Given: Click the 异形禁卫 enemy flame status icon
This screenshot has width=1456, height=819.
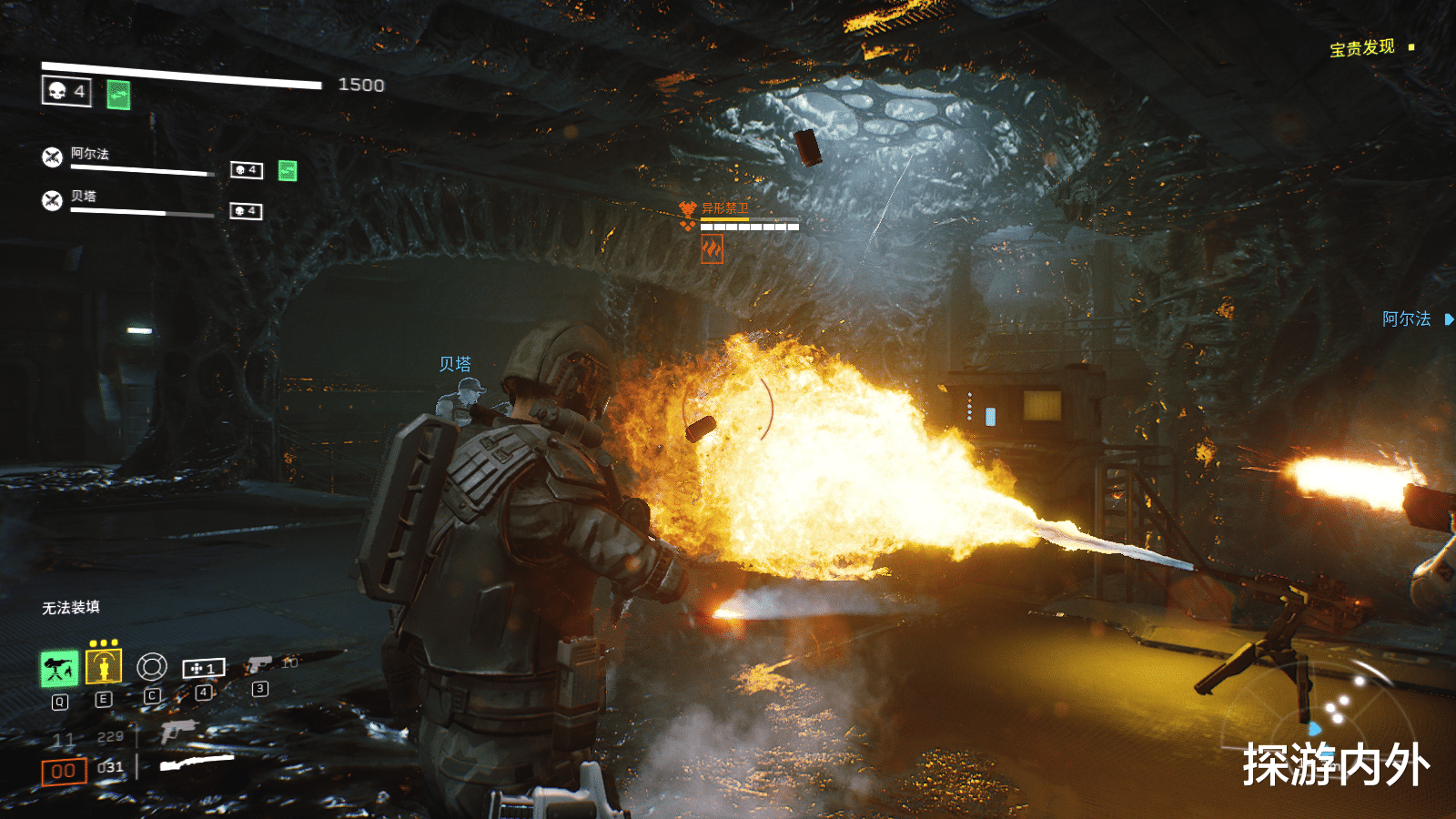Looking at the screenshot, I should click(712, 248).
